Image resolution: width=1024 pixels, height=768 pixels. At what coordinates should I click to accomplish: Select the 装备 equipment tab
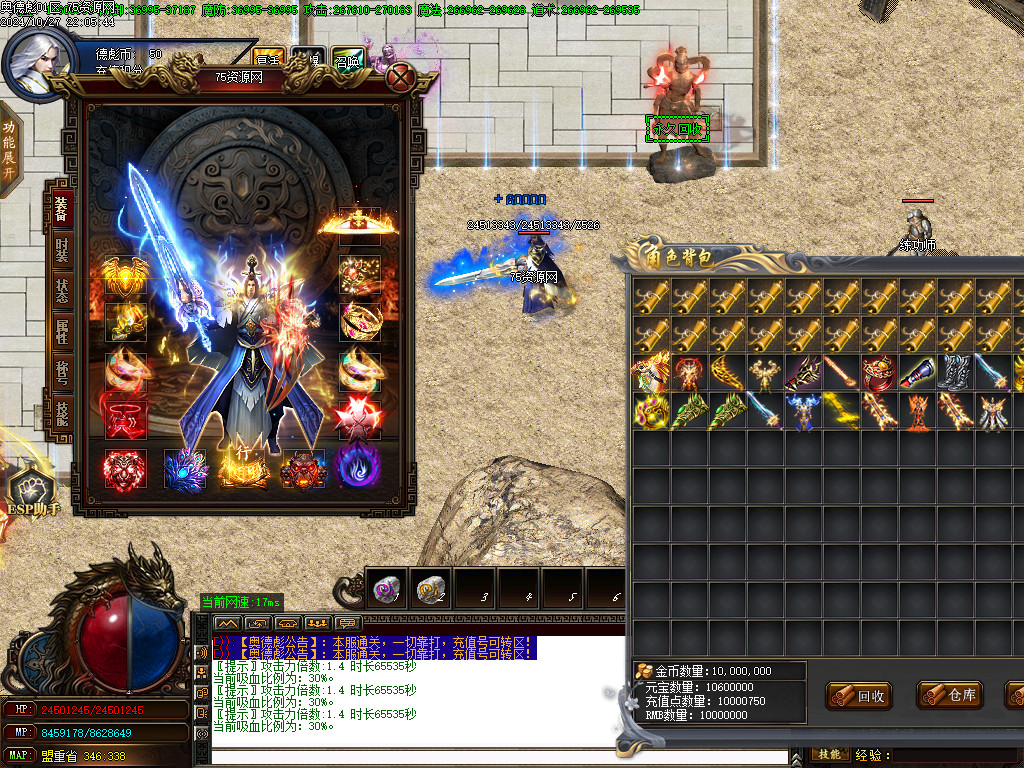tap(62, 208)
